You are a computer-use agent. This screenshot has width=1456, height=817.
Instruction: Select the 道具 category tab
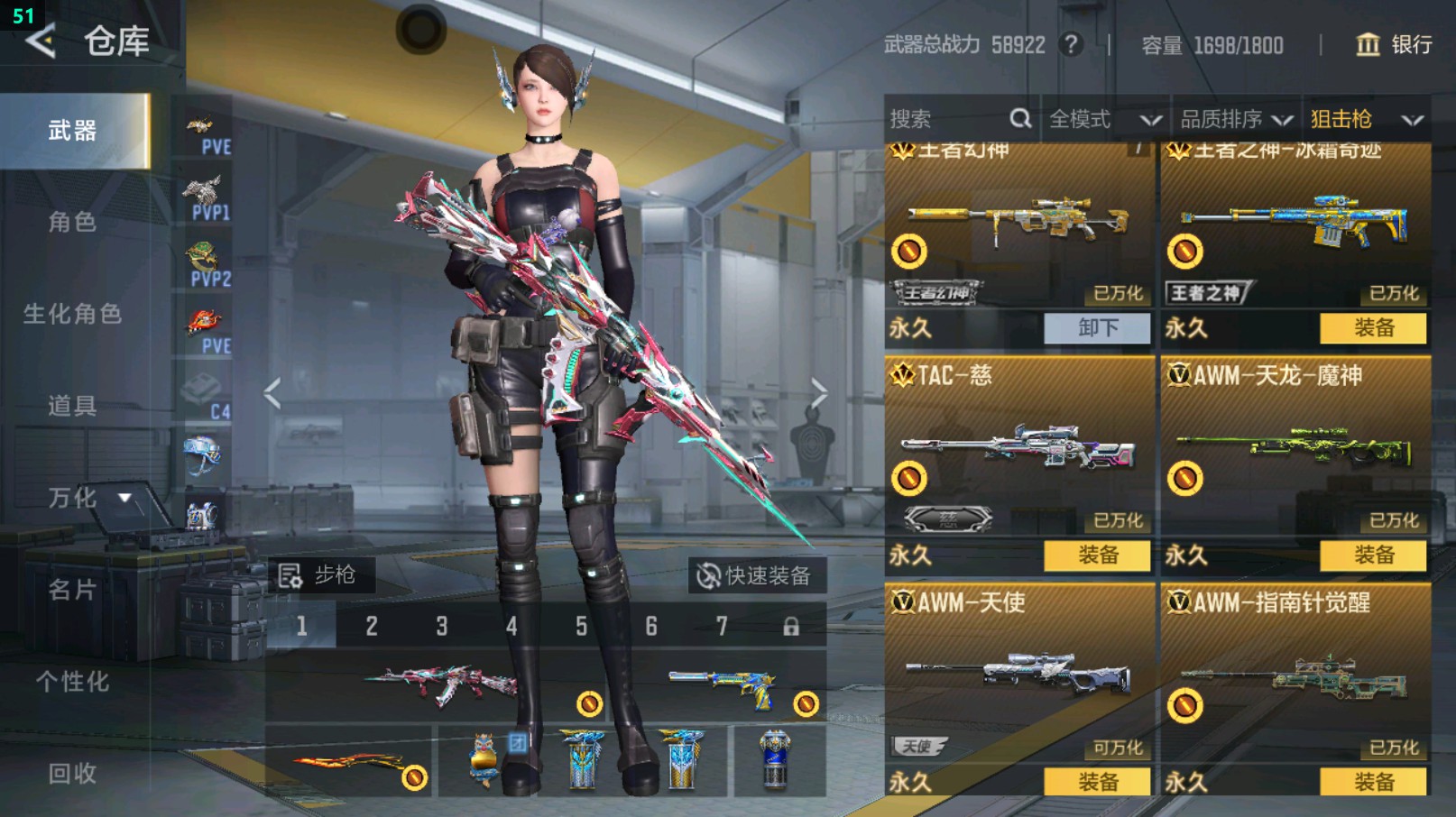(x=72, y=406)
